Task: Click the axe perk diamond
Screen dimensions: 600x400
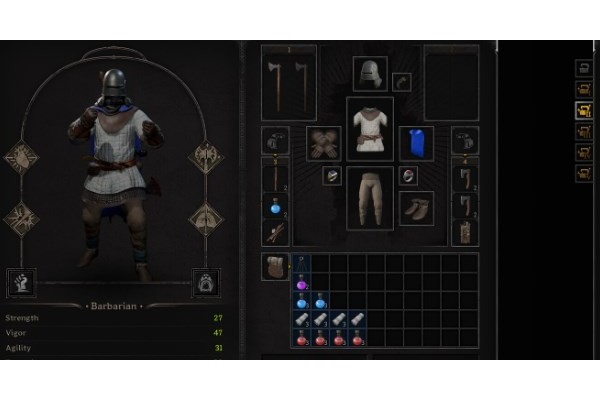Action: [x=205, y=157]
